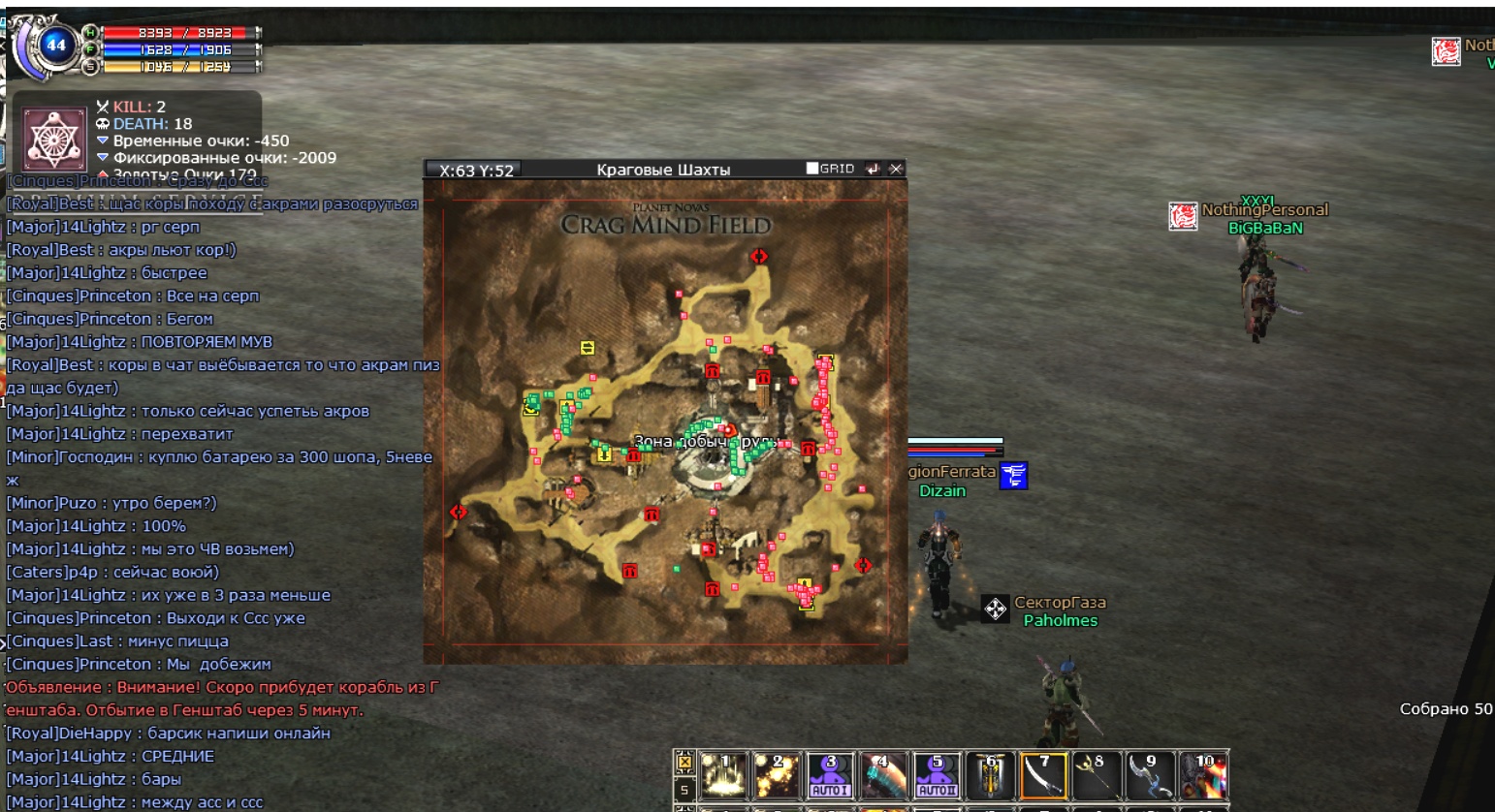Click the yellow X lock button beside hotbar
The image size is (1495, 812).
(x=684, y=763)
